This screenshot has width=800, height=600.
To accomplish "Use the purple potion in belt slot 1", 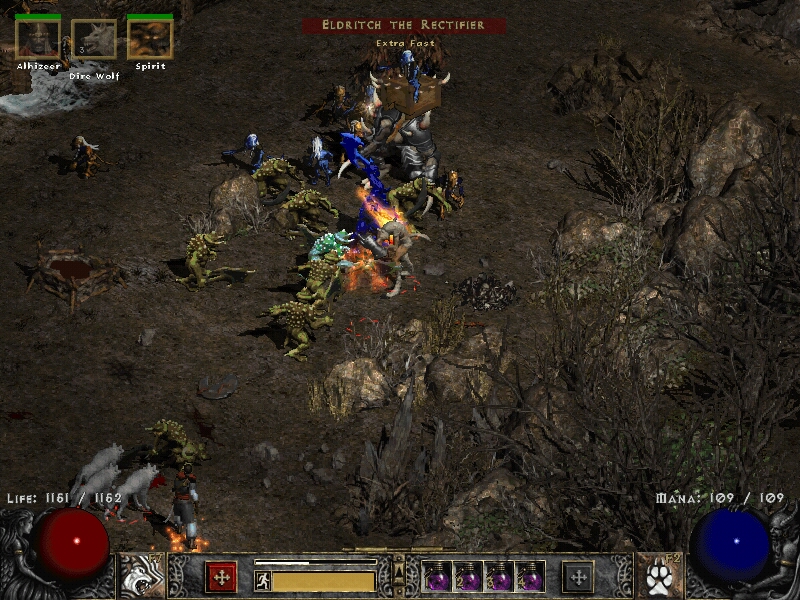I will (436, 576).
